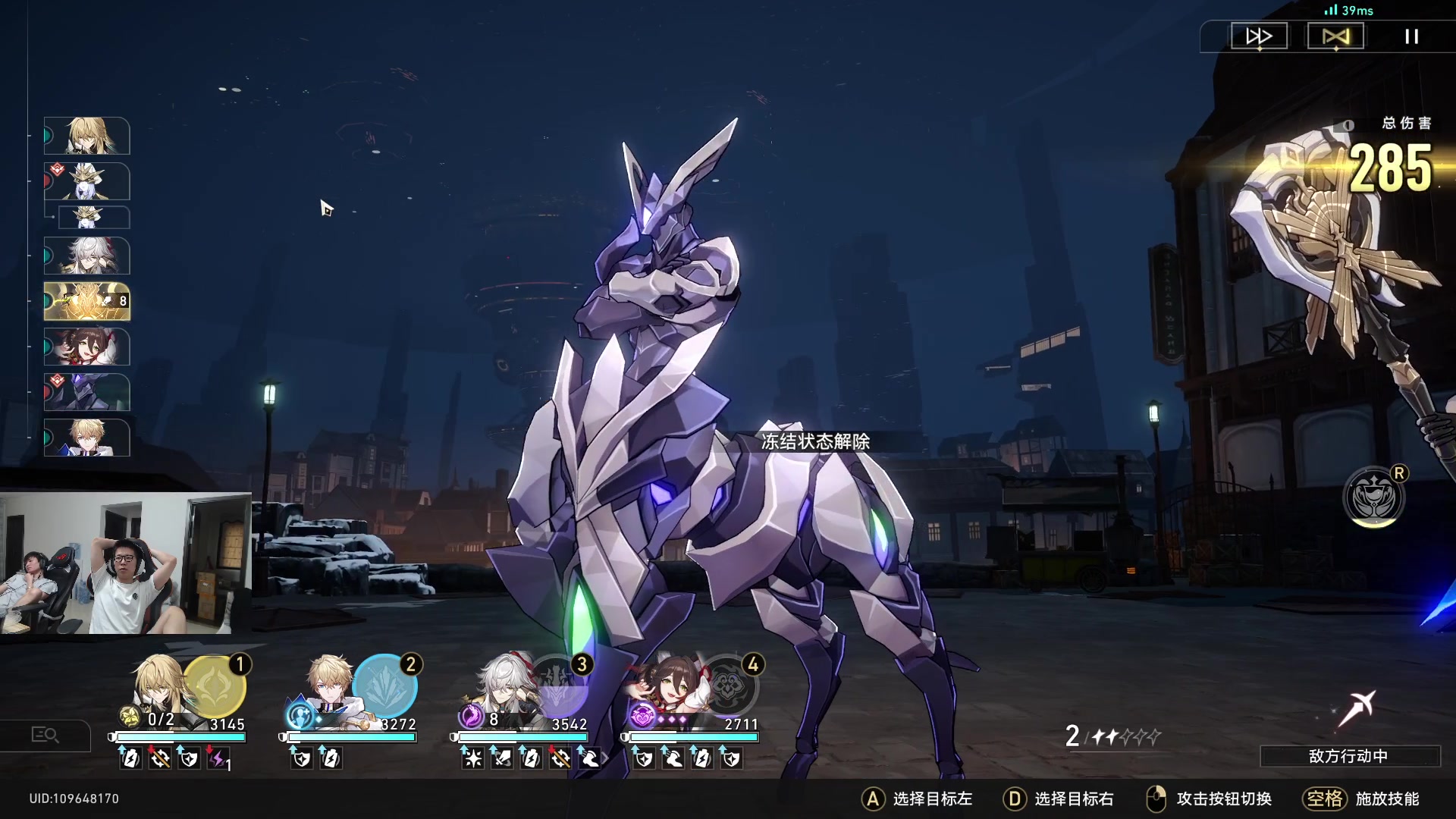Toggle the auto-battle button
Screen dimensions: 1456x819
(x=1335, y=36)
